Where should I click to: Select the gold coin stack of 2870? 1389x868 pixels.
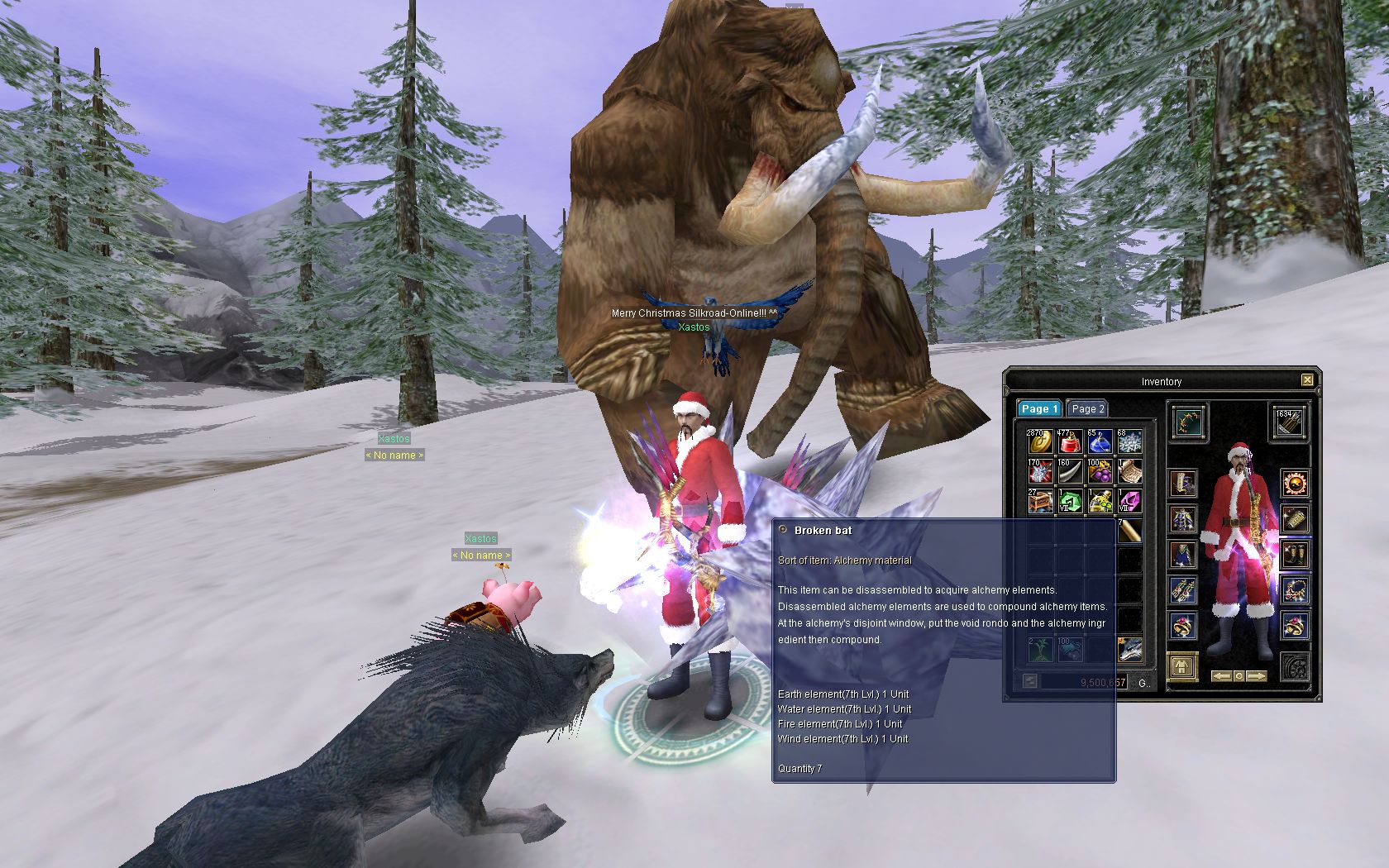coord(1040,441)
